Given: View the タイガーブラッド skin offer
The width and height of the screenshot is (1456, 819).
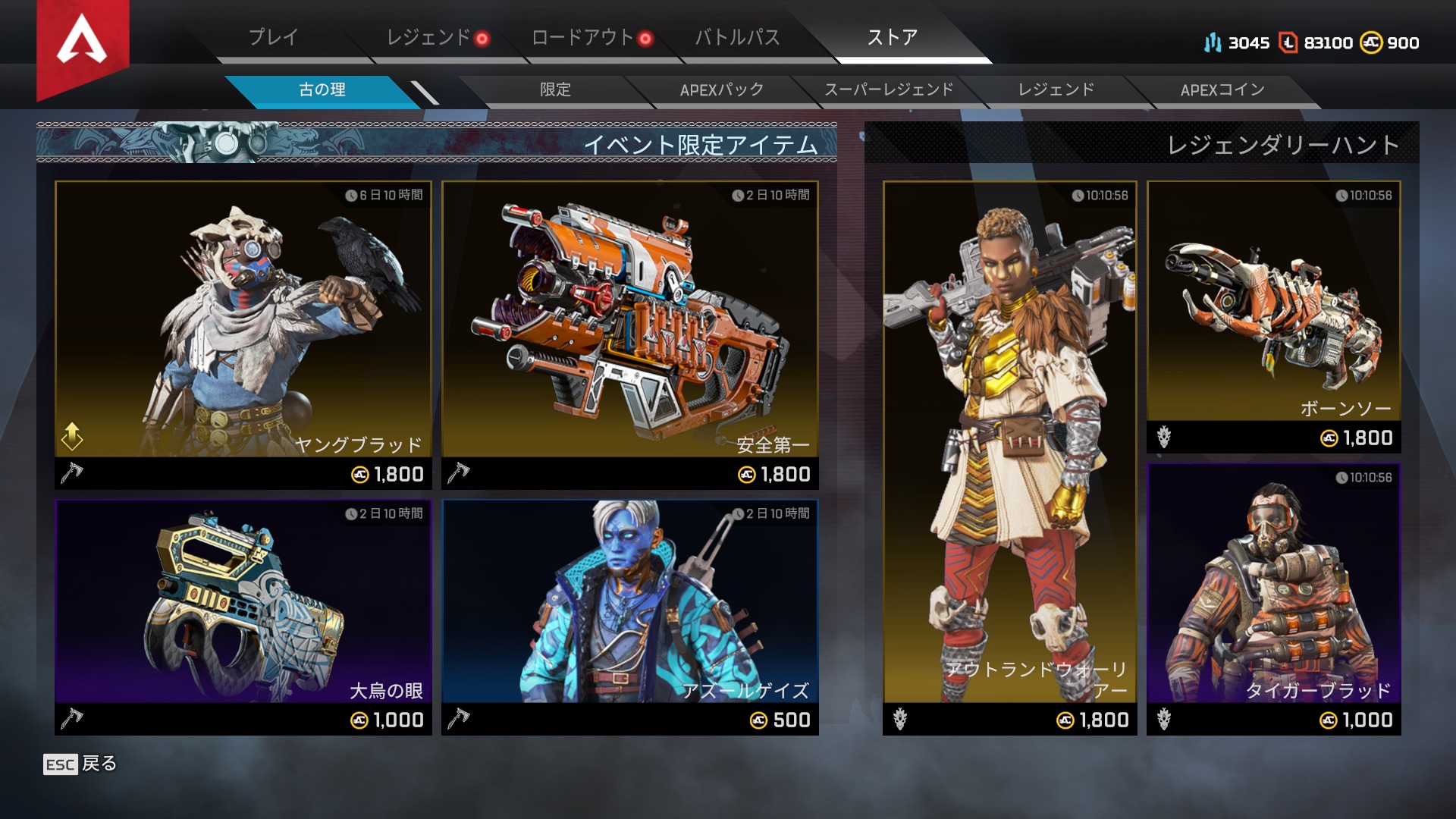Looking at the screenshot, I should [x=1274, y=599].
